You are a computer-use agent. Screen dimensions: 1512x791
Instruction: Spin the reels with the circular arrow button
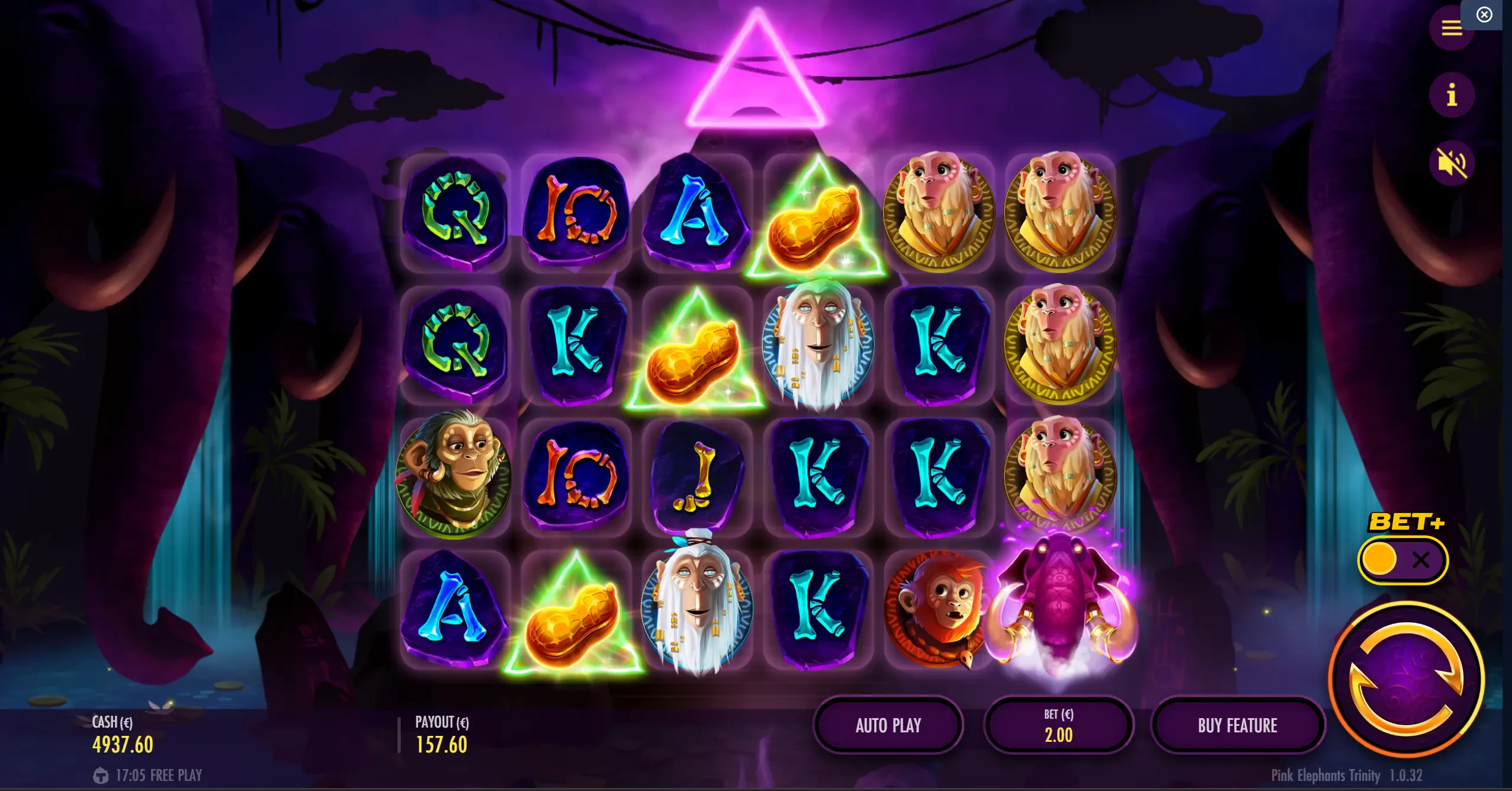[1407, 680]
